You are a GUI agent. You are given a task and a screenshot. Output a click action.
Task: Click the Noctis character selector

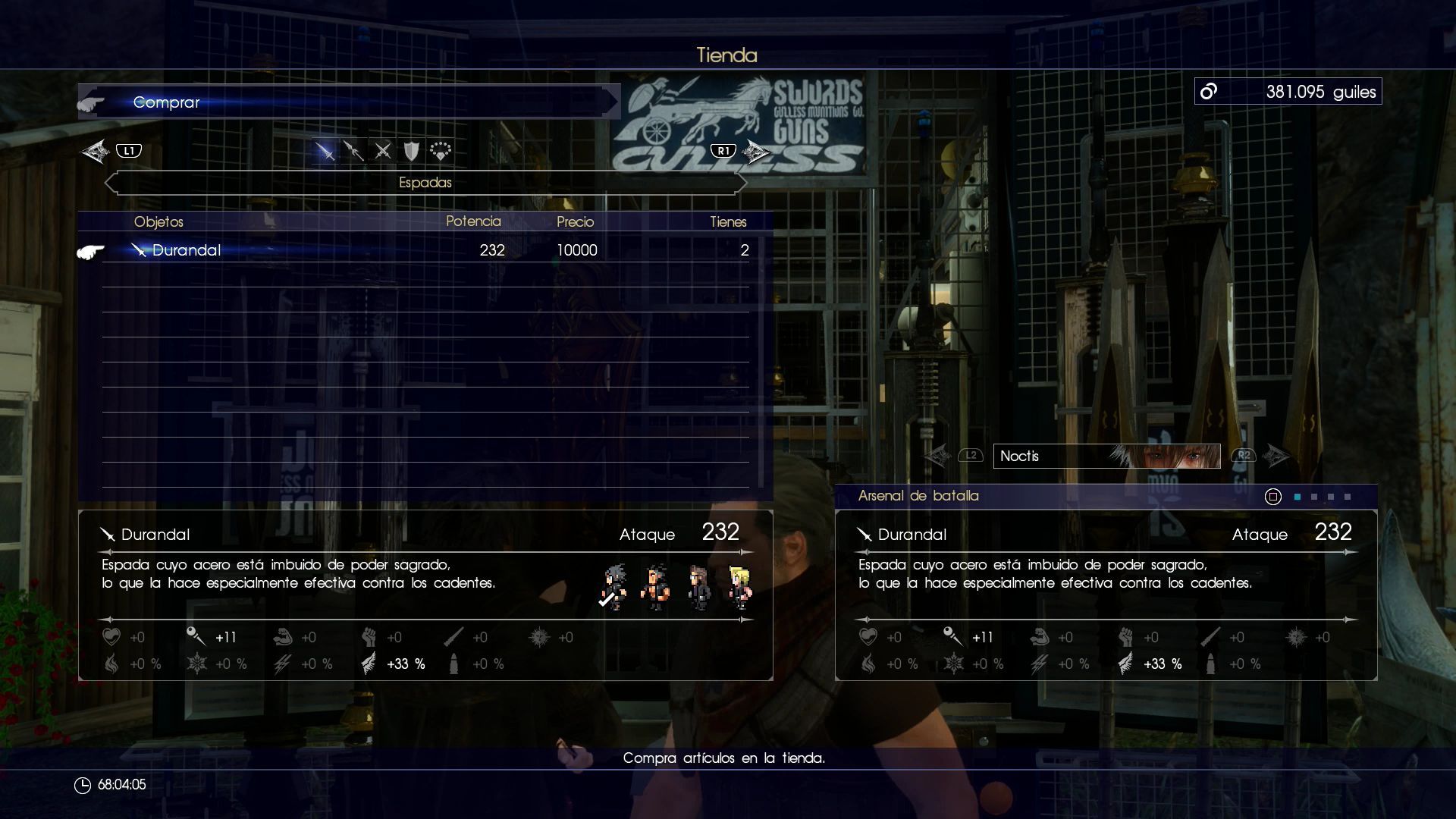pyautogui.click(x=1106, y=456)
